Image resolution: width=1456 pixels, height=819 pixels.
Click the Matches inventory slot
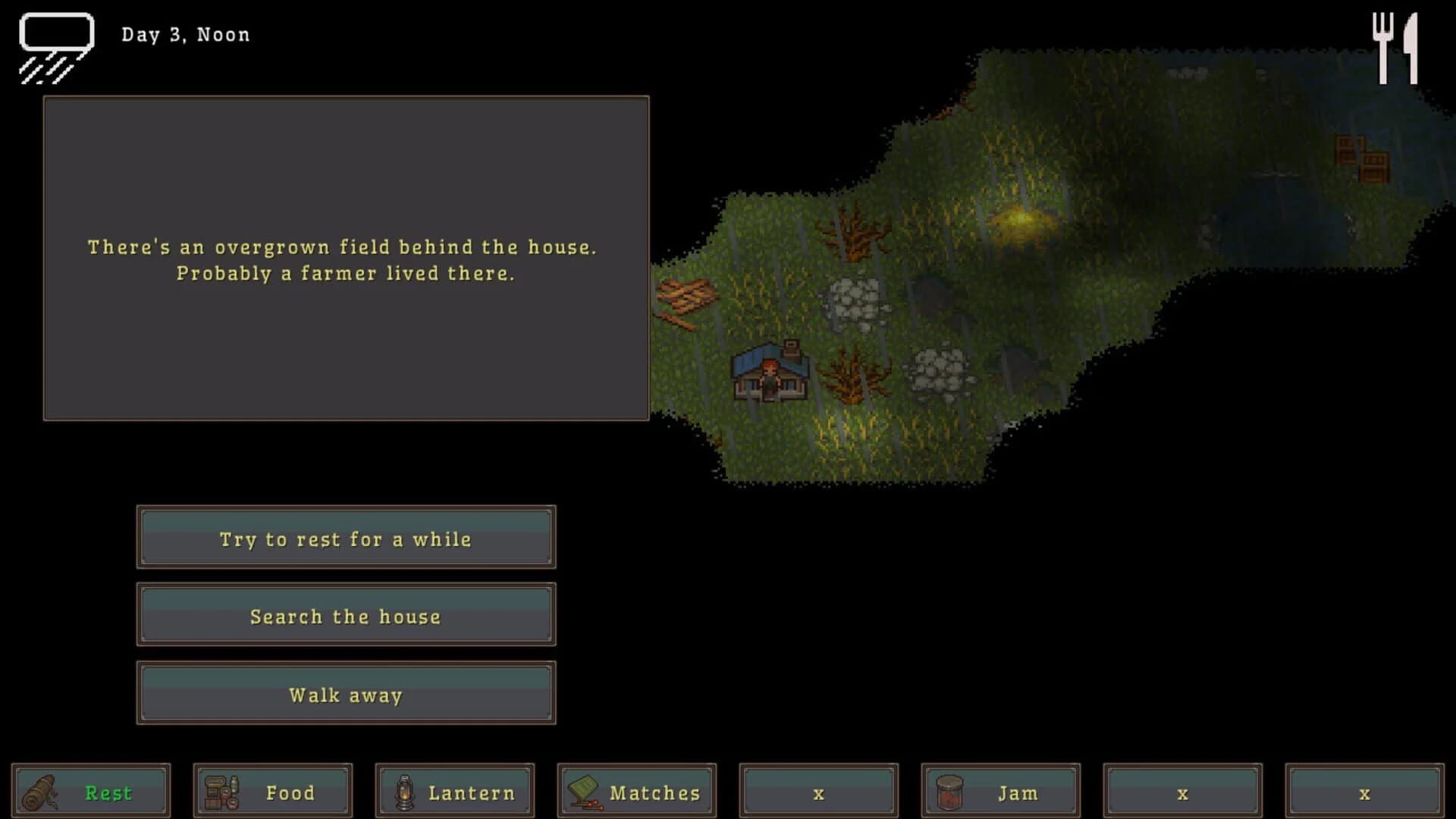point(635,792)
